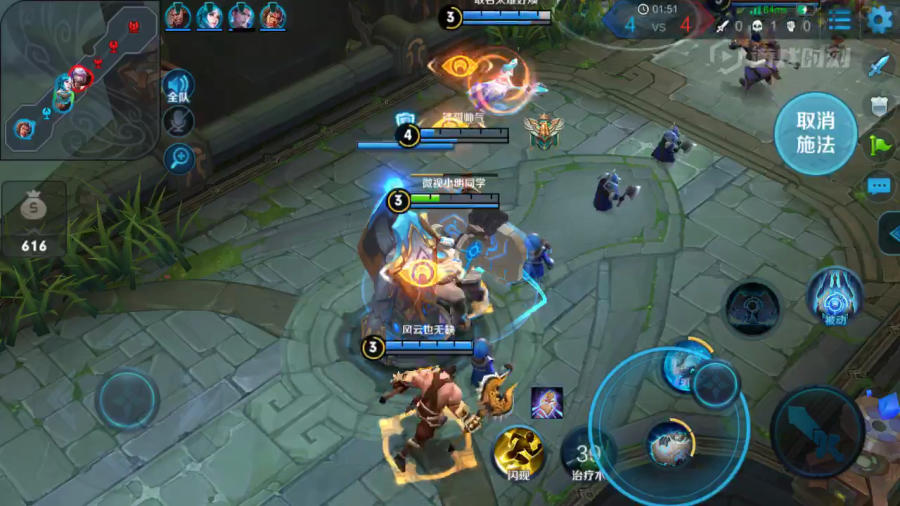This screenshot has height=506, width=900.
Task: Toggle the muted microphone button
Action: 178,122
